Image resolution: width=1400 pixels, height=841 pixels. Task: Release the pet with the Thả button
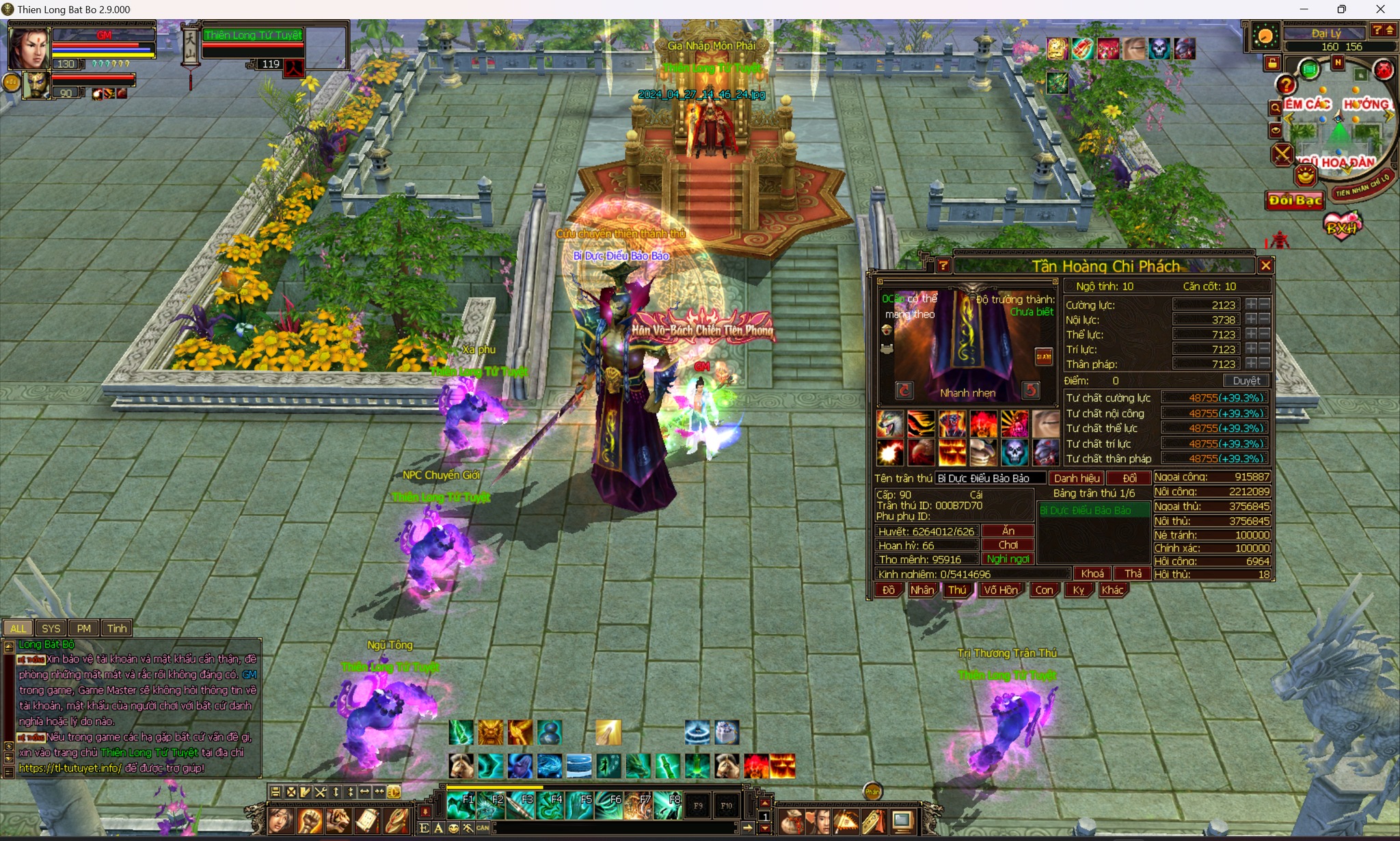(x=1133, y=574)
